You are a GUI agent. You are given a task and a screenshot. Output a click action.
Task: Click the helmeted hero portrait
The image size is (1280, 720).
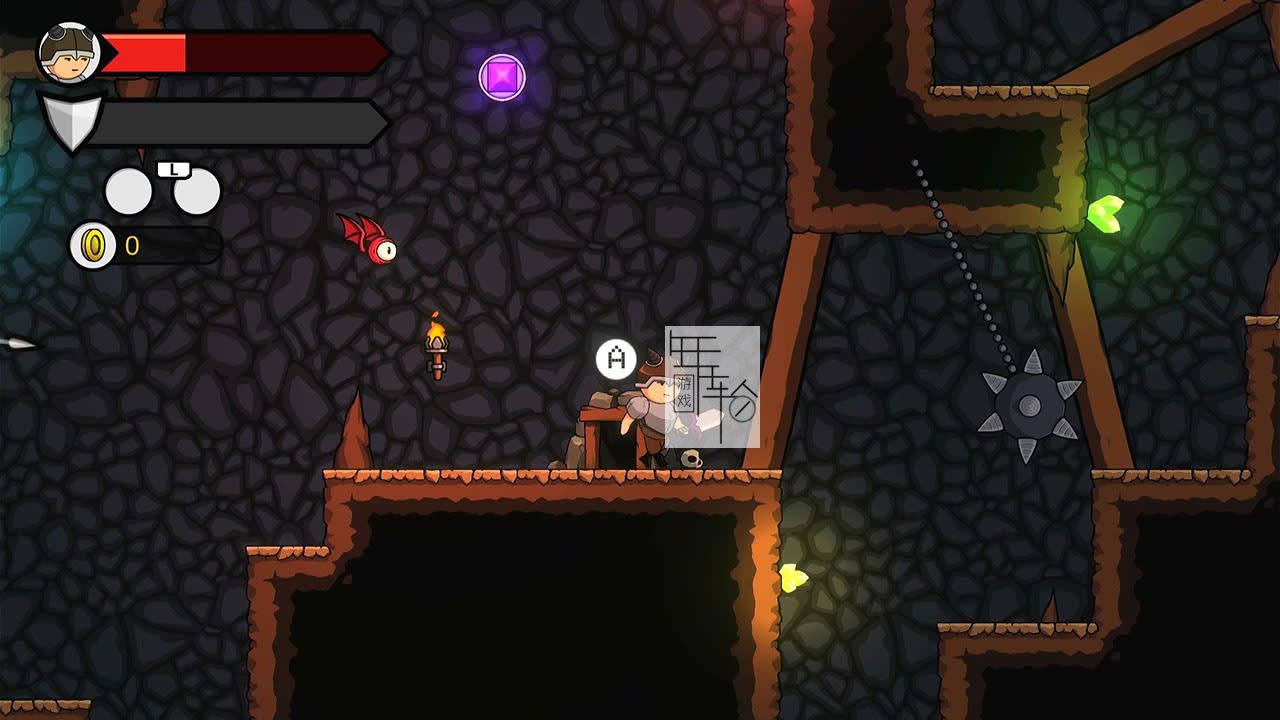(68, 52)
